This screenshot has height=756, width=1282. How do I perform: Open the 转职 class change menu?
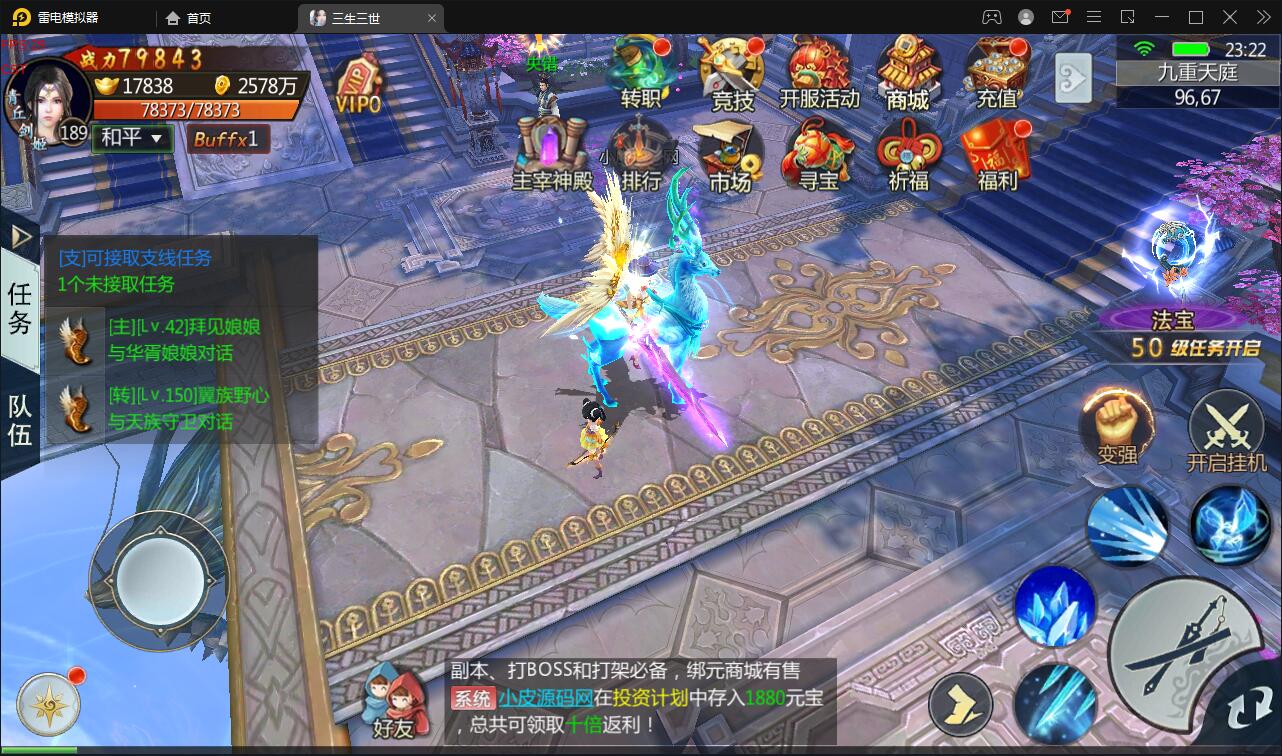(x=640, y=72)
